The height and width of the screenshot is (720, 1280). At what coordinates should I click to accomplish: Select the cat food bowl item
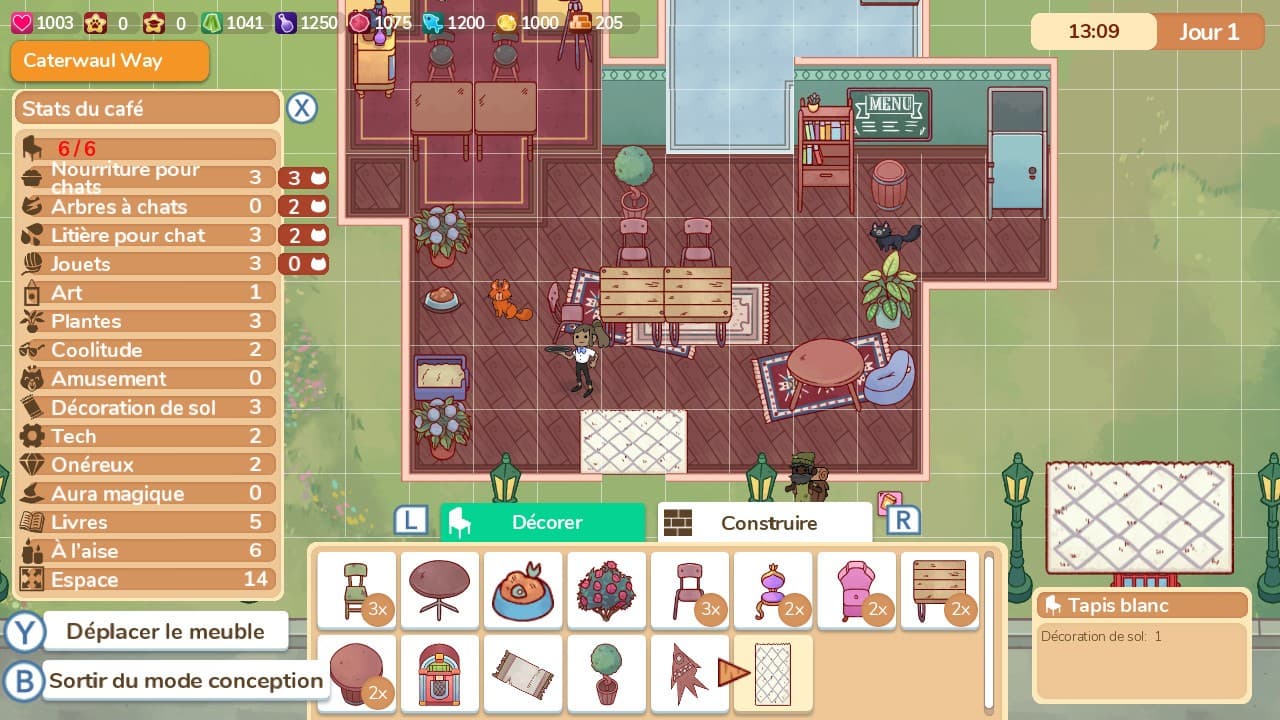coord(523,590)
